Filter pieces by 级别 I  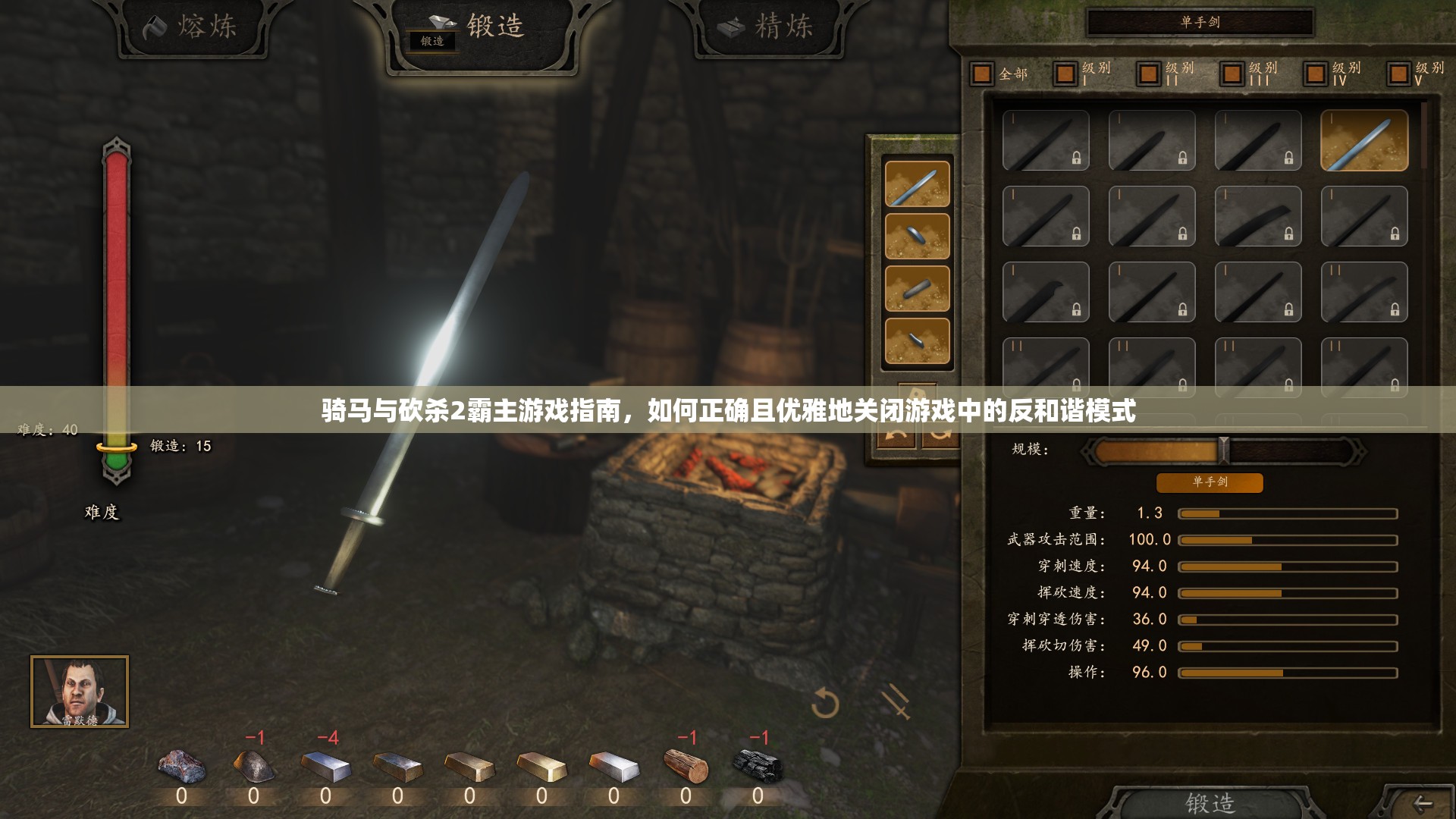[x=1065, y=74]
